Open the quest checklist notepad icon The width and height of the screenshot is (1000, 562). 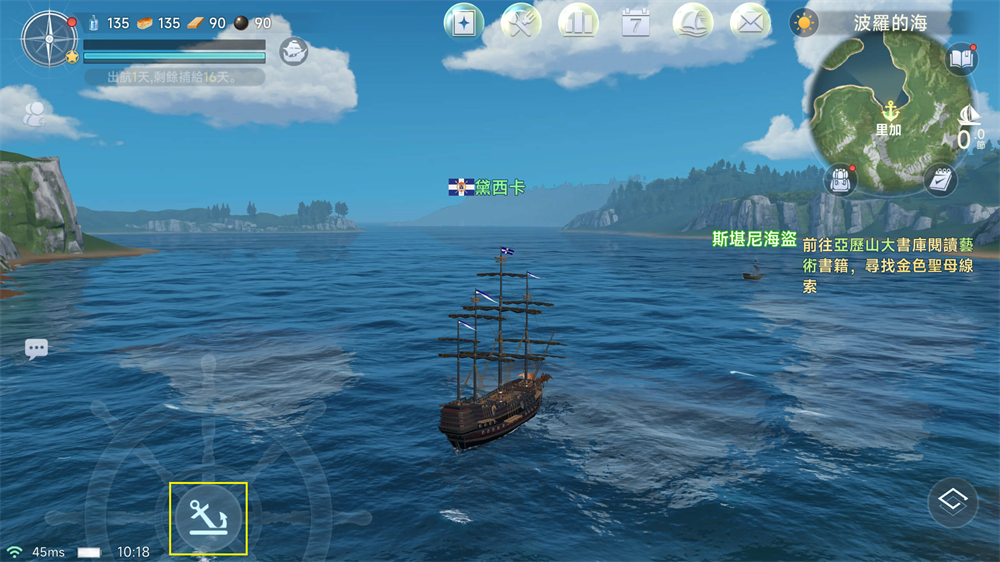[x=939, y=181]
